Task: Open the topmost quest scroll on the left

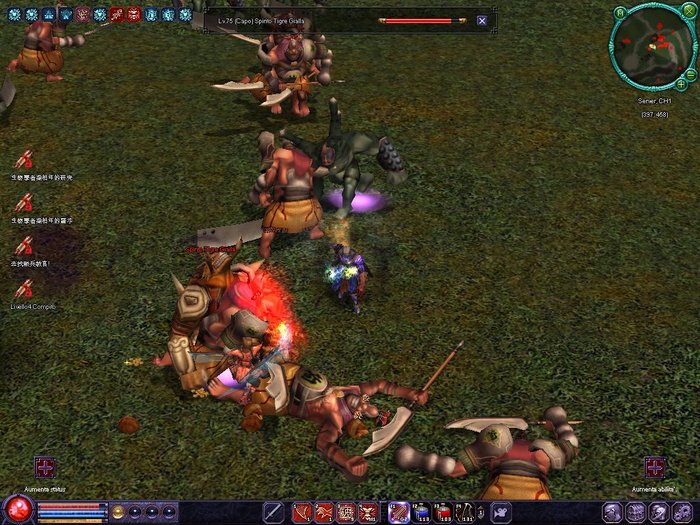Action: pos(24,158)
